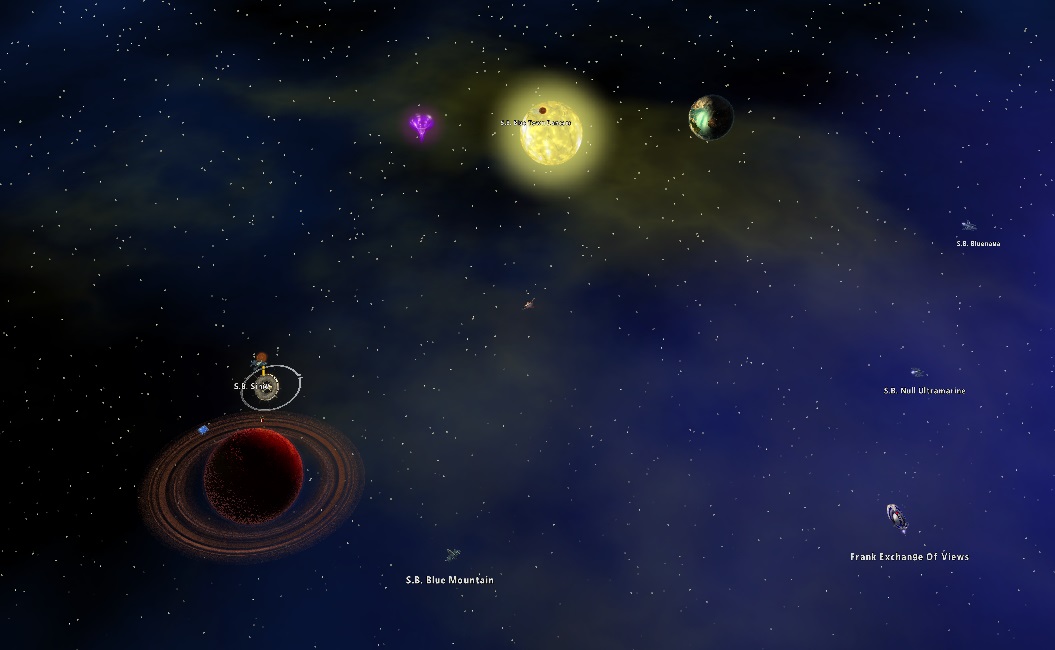Screen dimensions: 1055x650
Task: Select the S.B. Bluenava unit
Action: pyautogui.click(x=968, y=226)
